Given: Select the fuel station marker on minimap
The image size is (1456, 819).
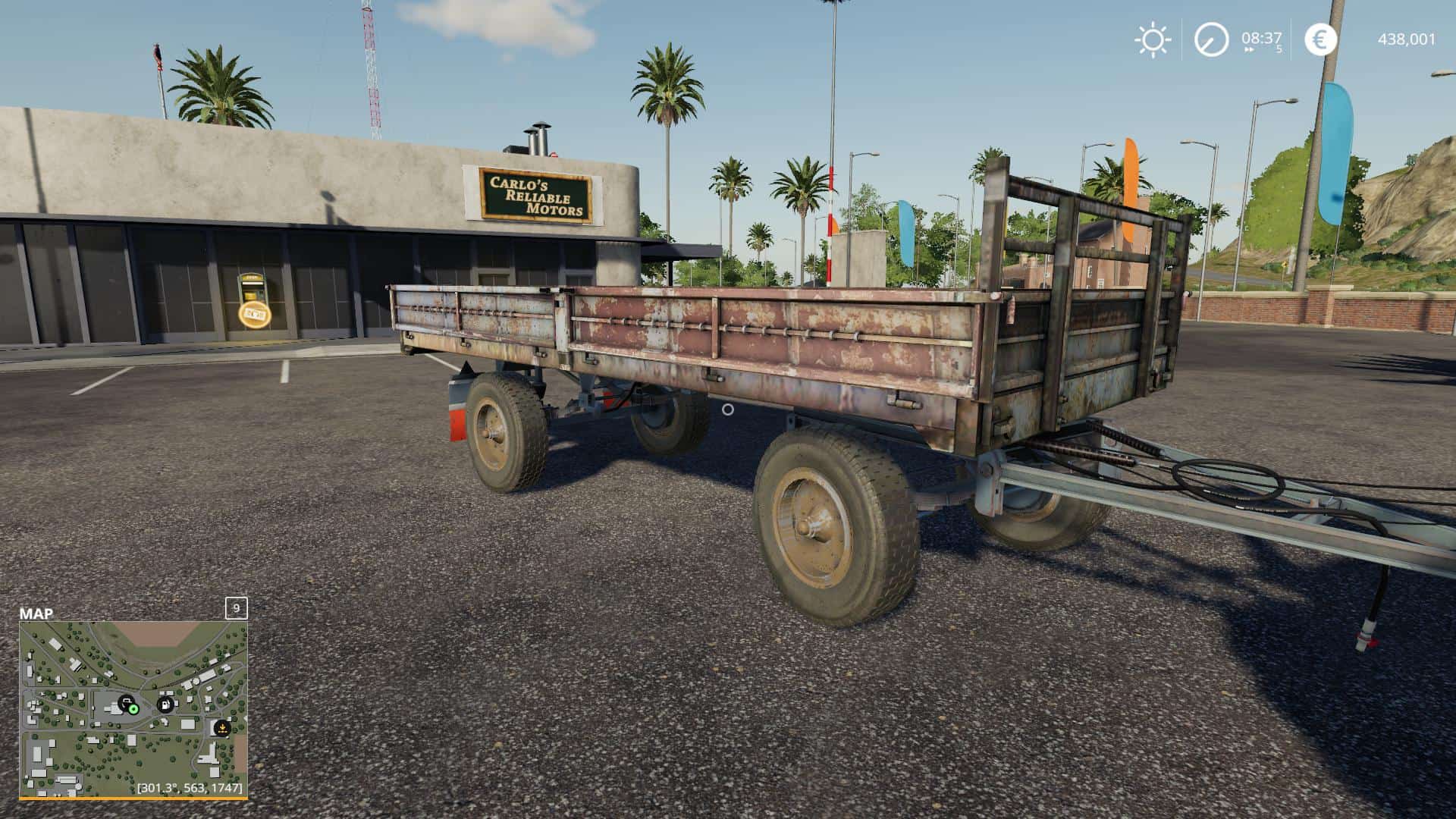Looking at the screenshot, I should click(x=165, y=704).
